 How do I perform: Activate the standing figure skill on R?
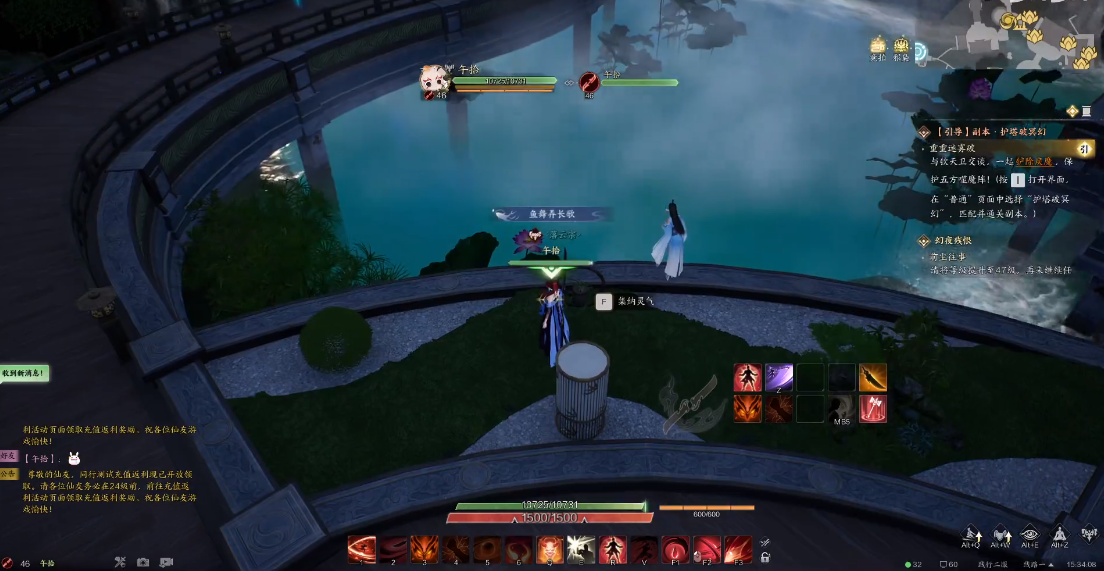tap(611, 549)
